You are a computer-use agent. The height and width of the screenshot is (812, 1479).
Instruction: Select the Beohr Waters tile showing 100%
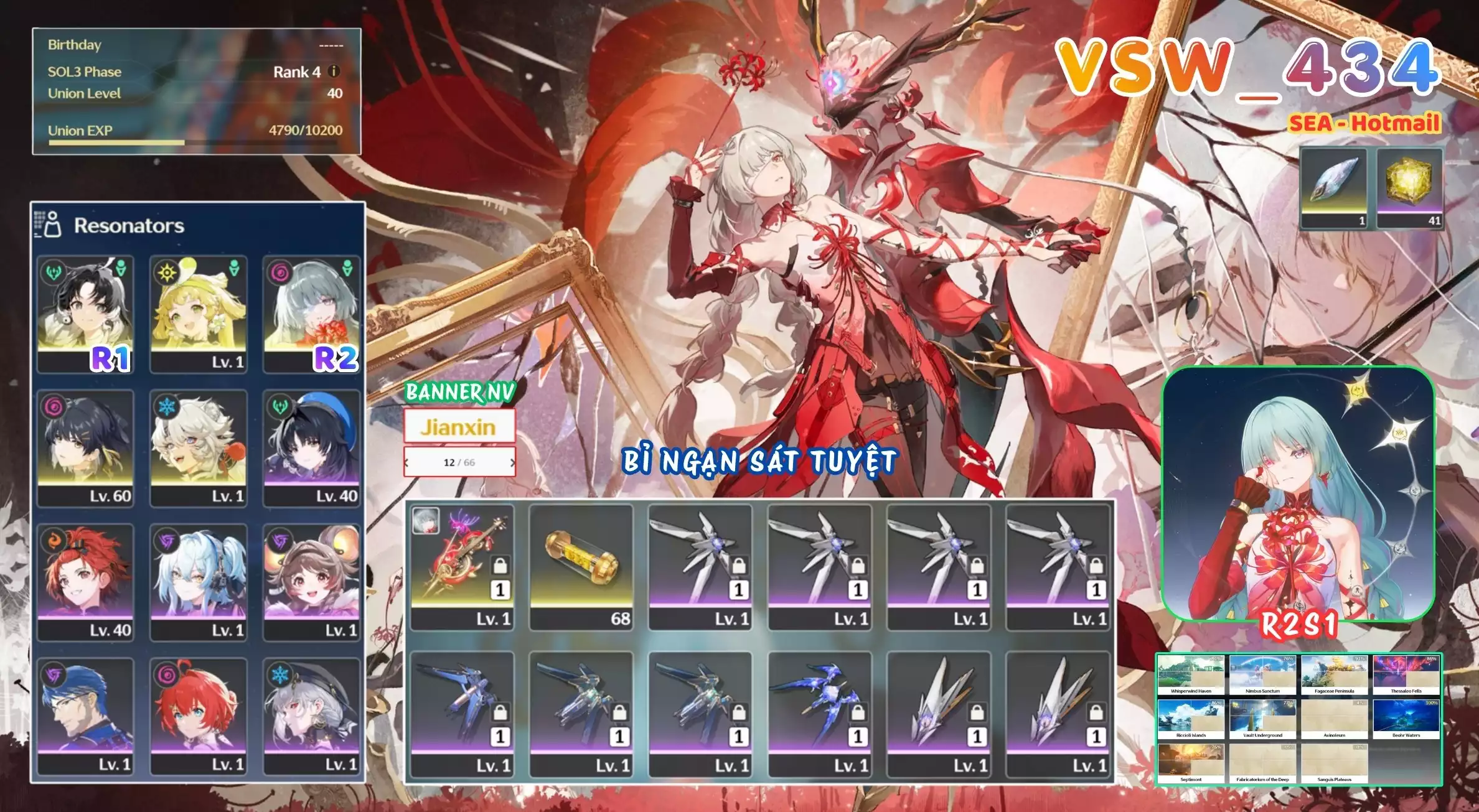(x=1406, y=718)
